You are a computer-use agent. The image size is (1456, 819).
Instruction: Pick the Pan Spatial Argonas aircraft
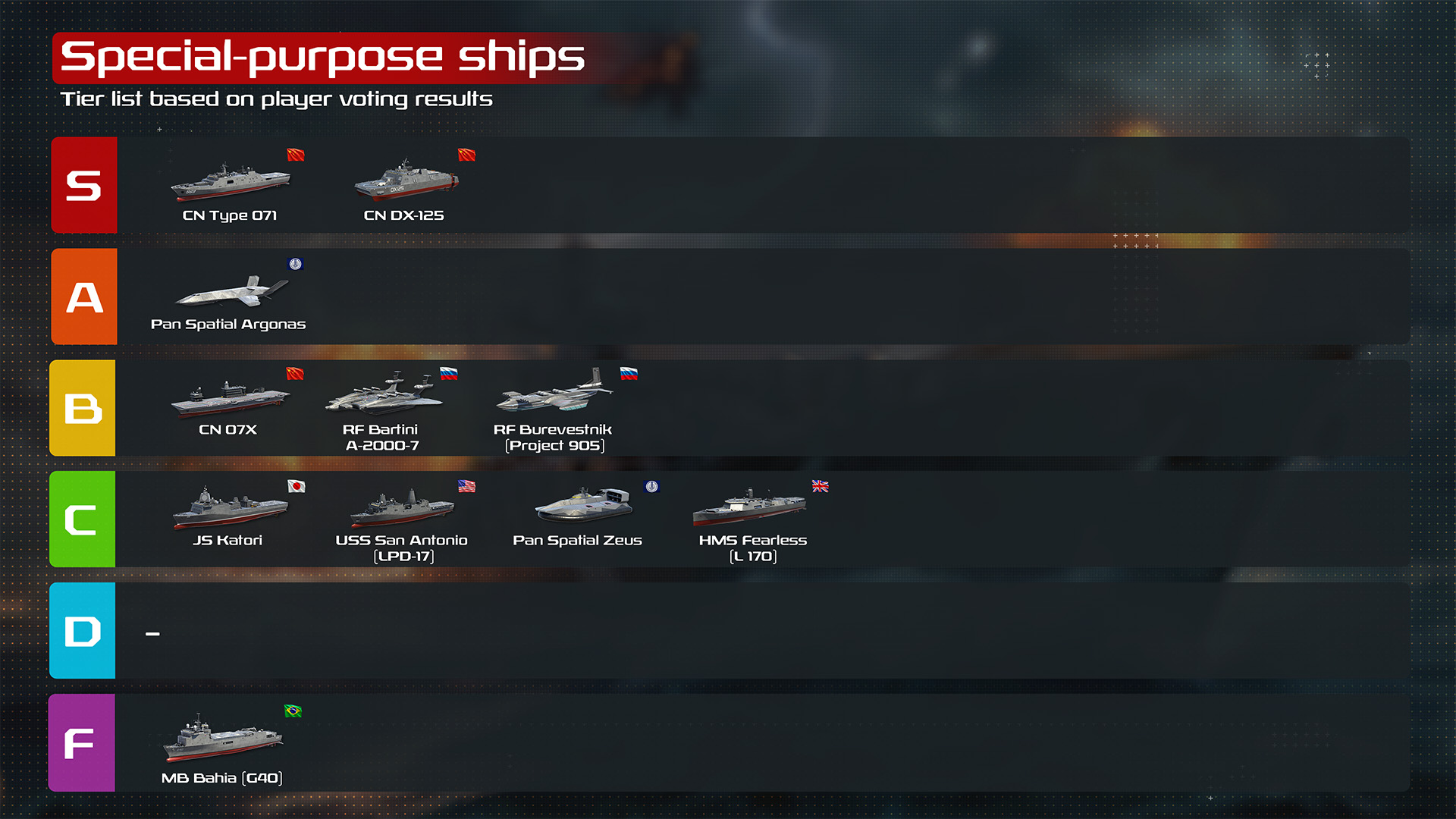tap(231, 292)
